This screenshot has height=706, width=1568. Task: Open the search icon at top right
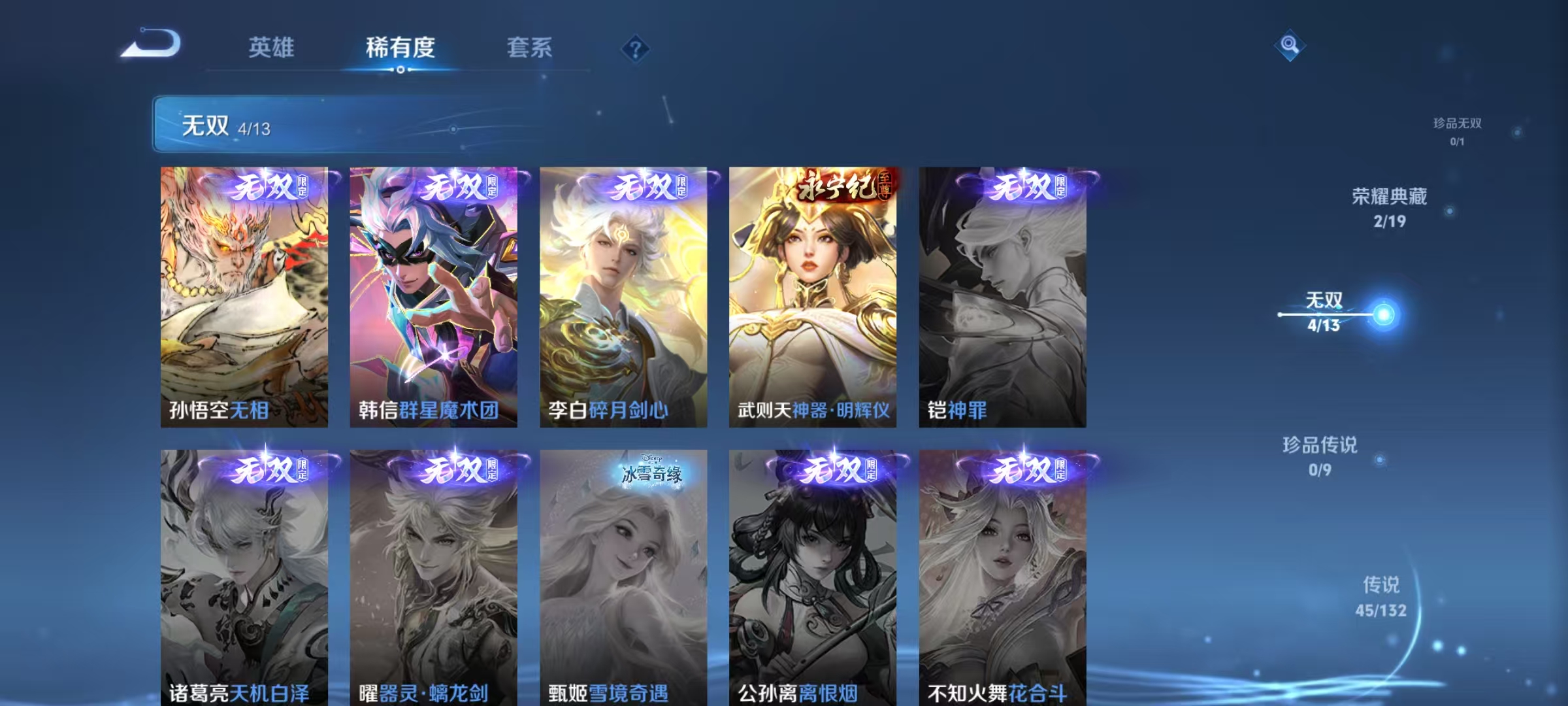[x=1289, y=43]
